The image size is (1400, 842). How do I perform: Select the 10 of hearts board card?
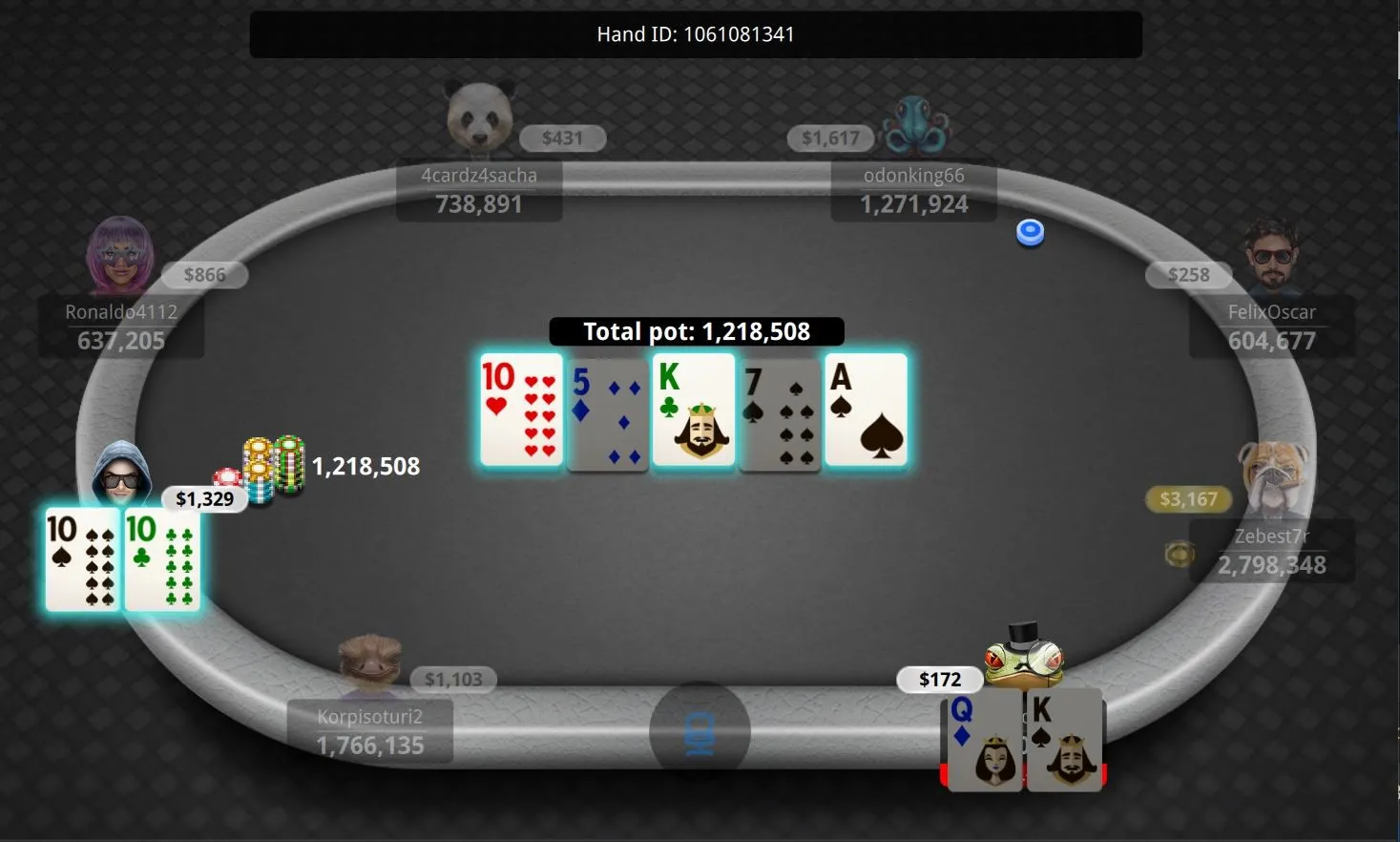[x=521, y=410]
